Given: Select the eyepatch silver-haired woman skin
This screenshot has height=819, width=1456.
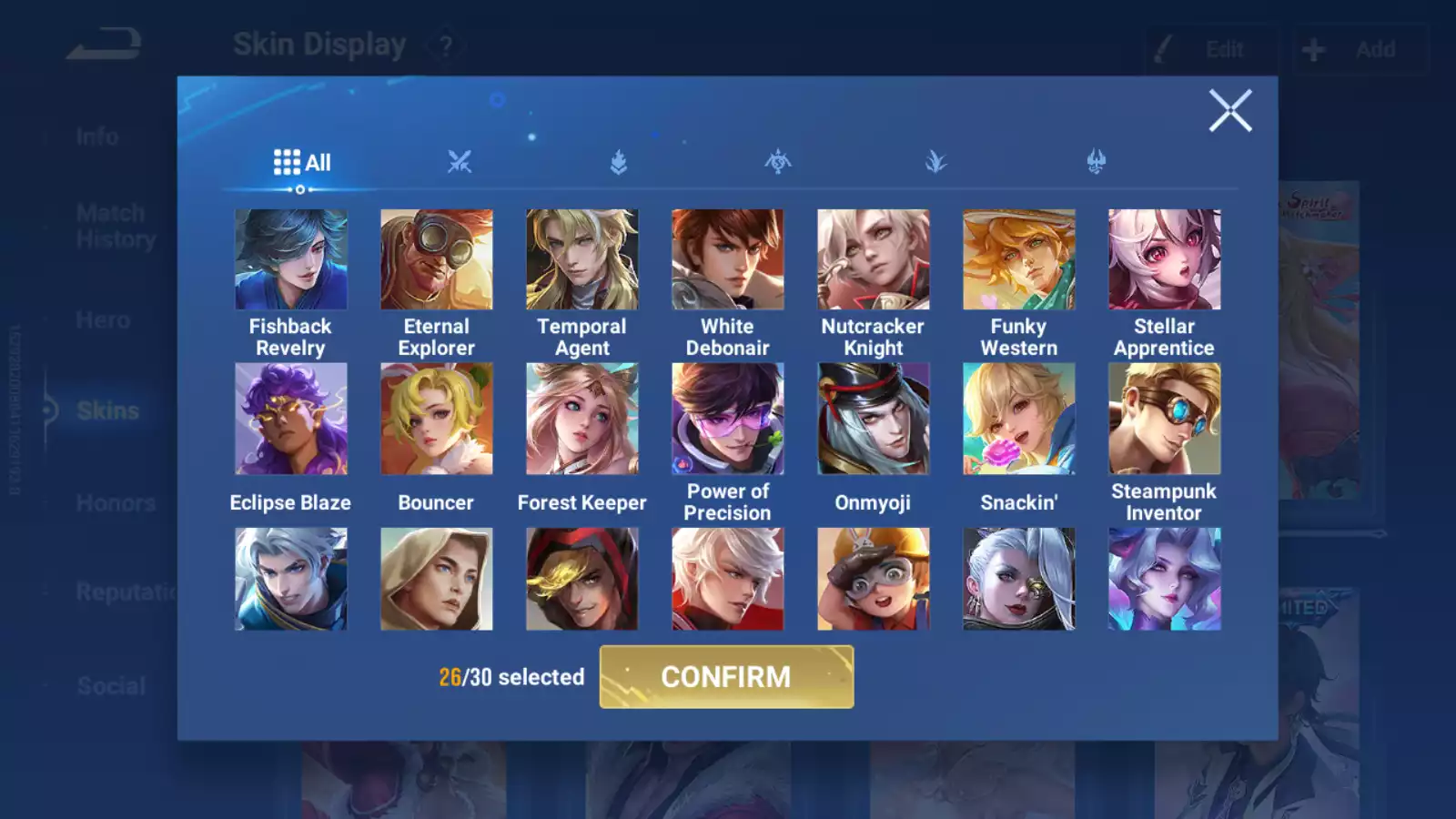Looking at the screenshot, I should pos(1018,579).
